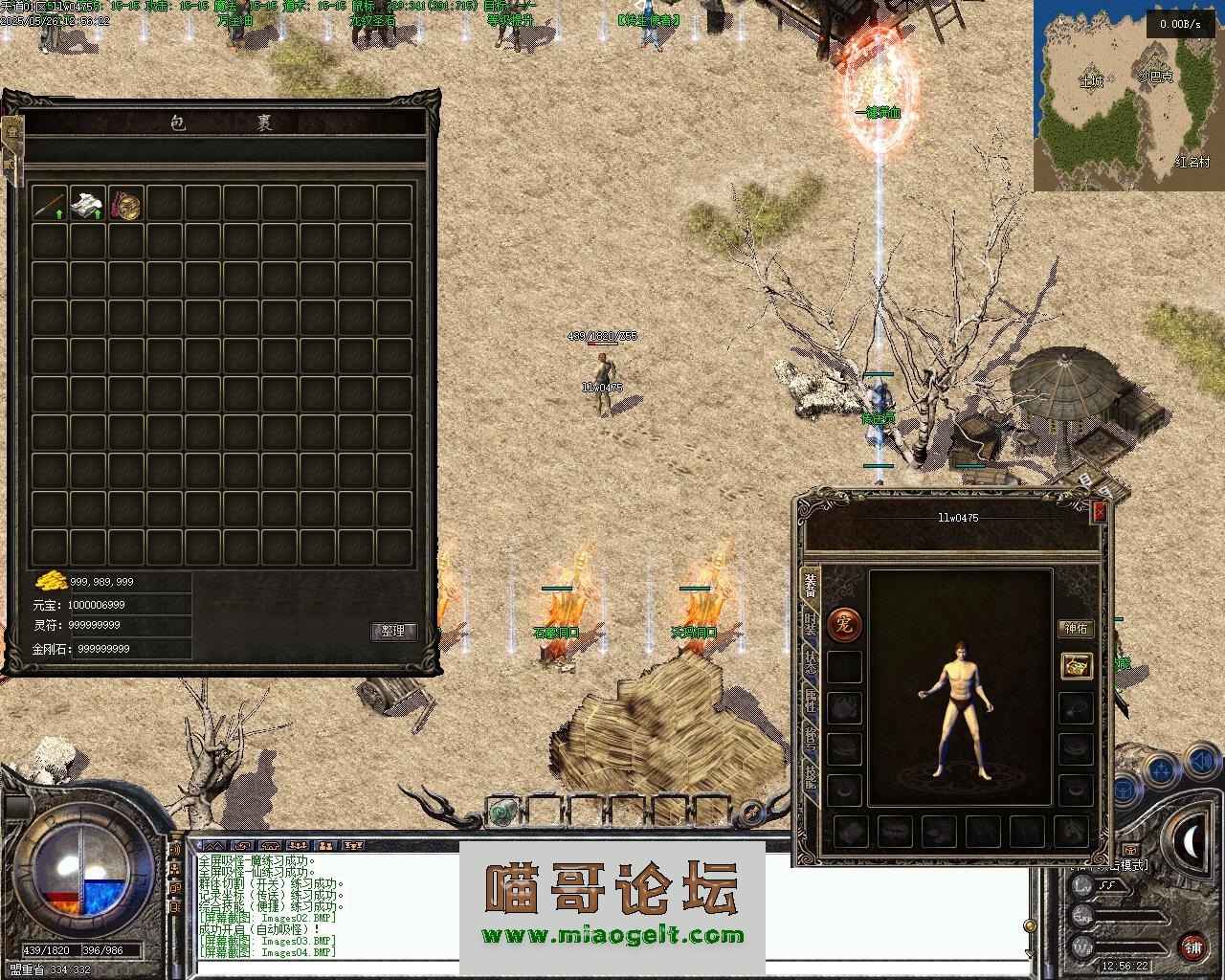Open the minimap in the corner
1225x980 pixels.
pyautogui.click(x=1128, y=96)
